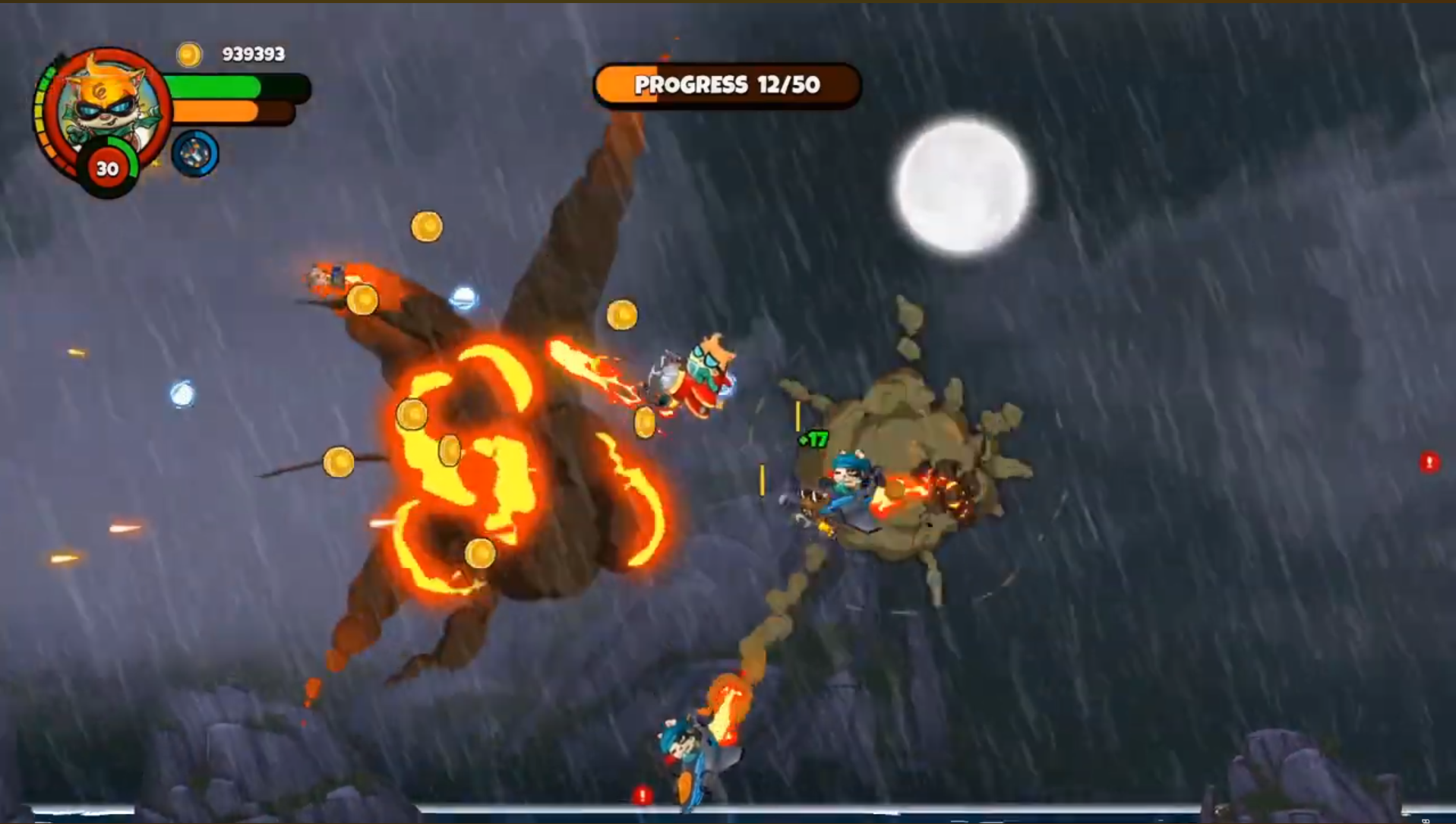The height and width of the screenshot is (824, 1456).
Task: Select the full moon in the sky
Action: click(x=962, y=188)
